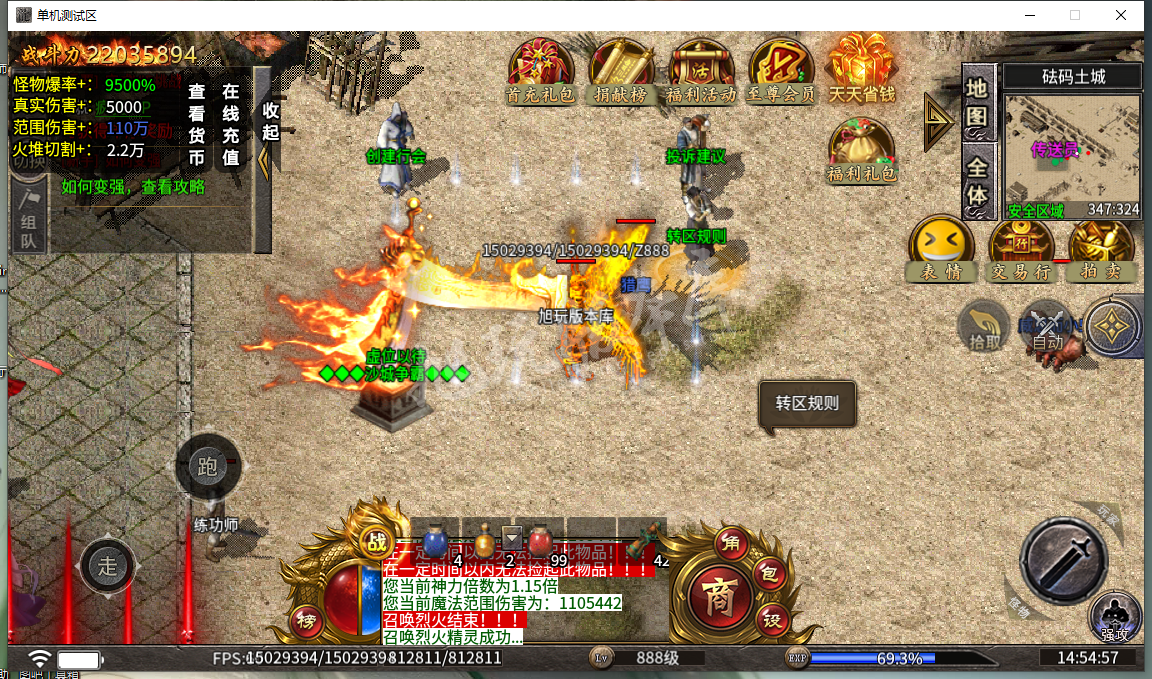
Task: Open the 福利礼包 welfare gift bag
Action: click(861, 150)
